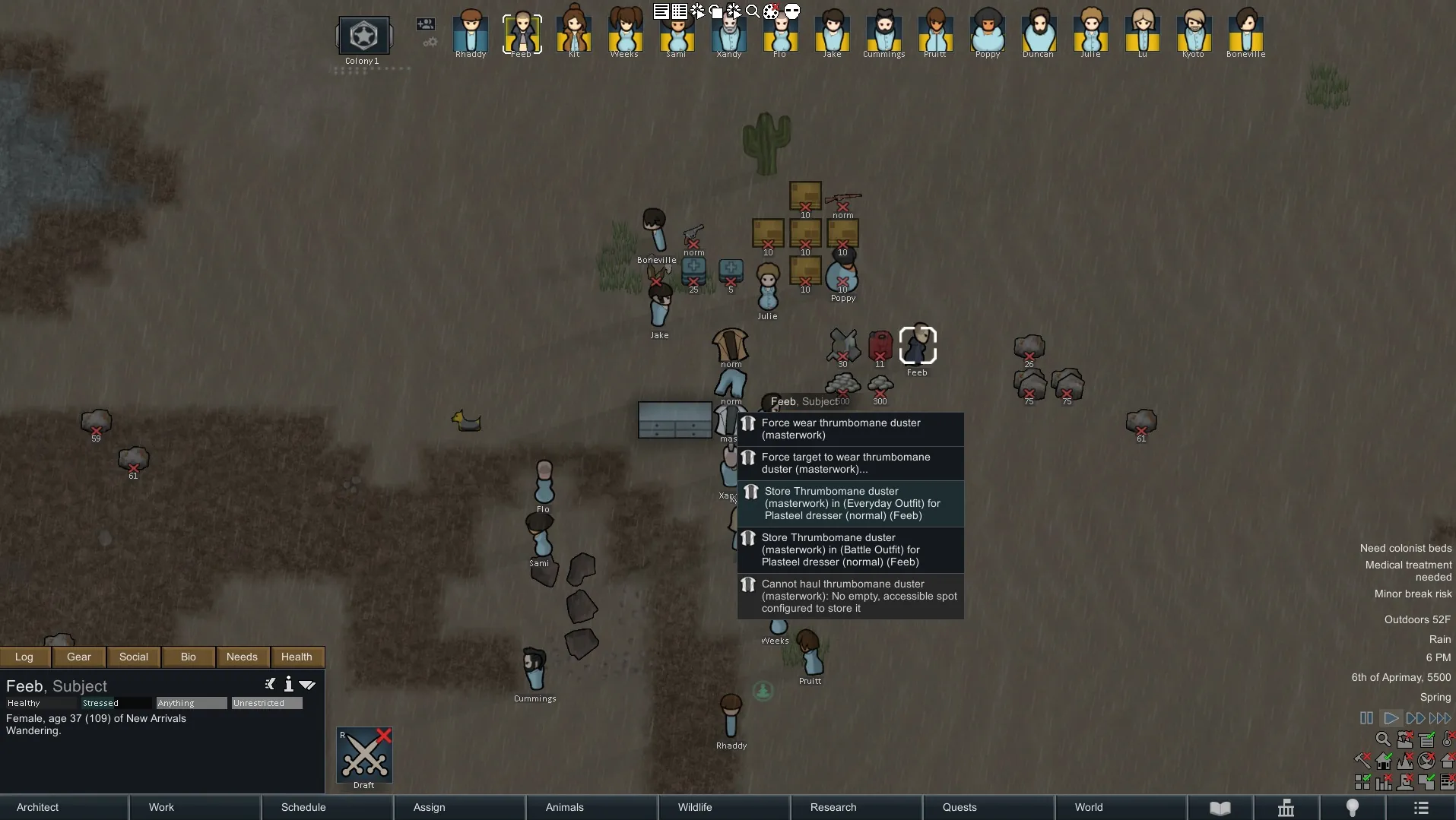Set game speed to fast forward
Image resolution: width=1456 pixels, height=820 pixels.
(1415, 718)
